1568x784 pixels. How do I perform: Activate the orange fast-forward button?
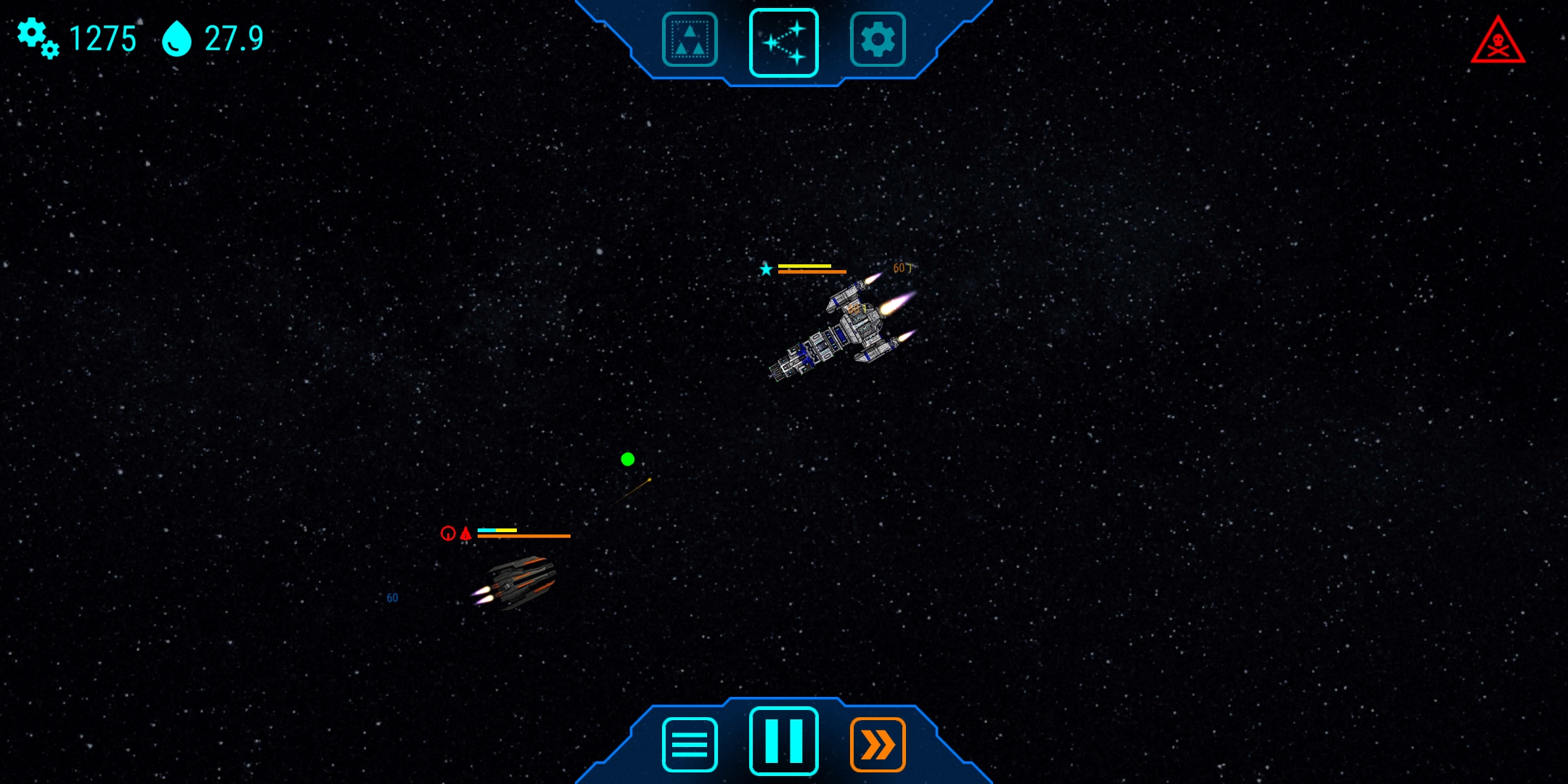877,744
